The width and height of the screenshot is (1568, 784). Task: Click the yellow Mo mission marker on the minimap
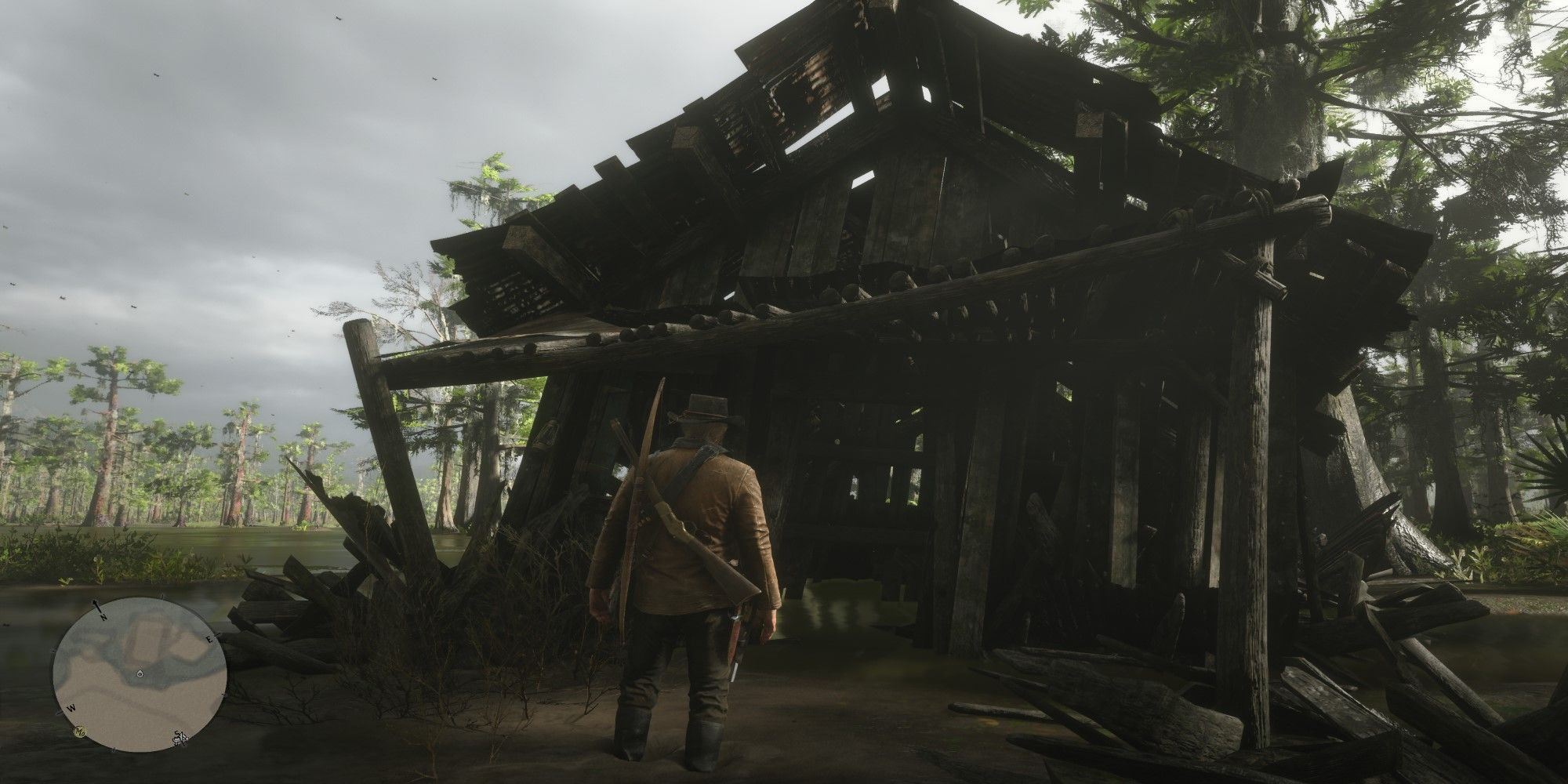coord(81,732)
